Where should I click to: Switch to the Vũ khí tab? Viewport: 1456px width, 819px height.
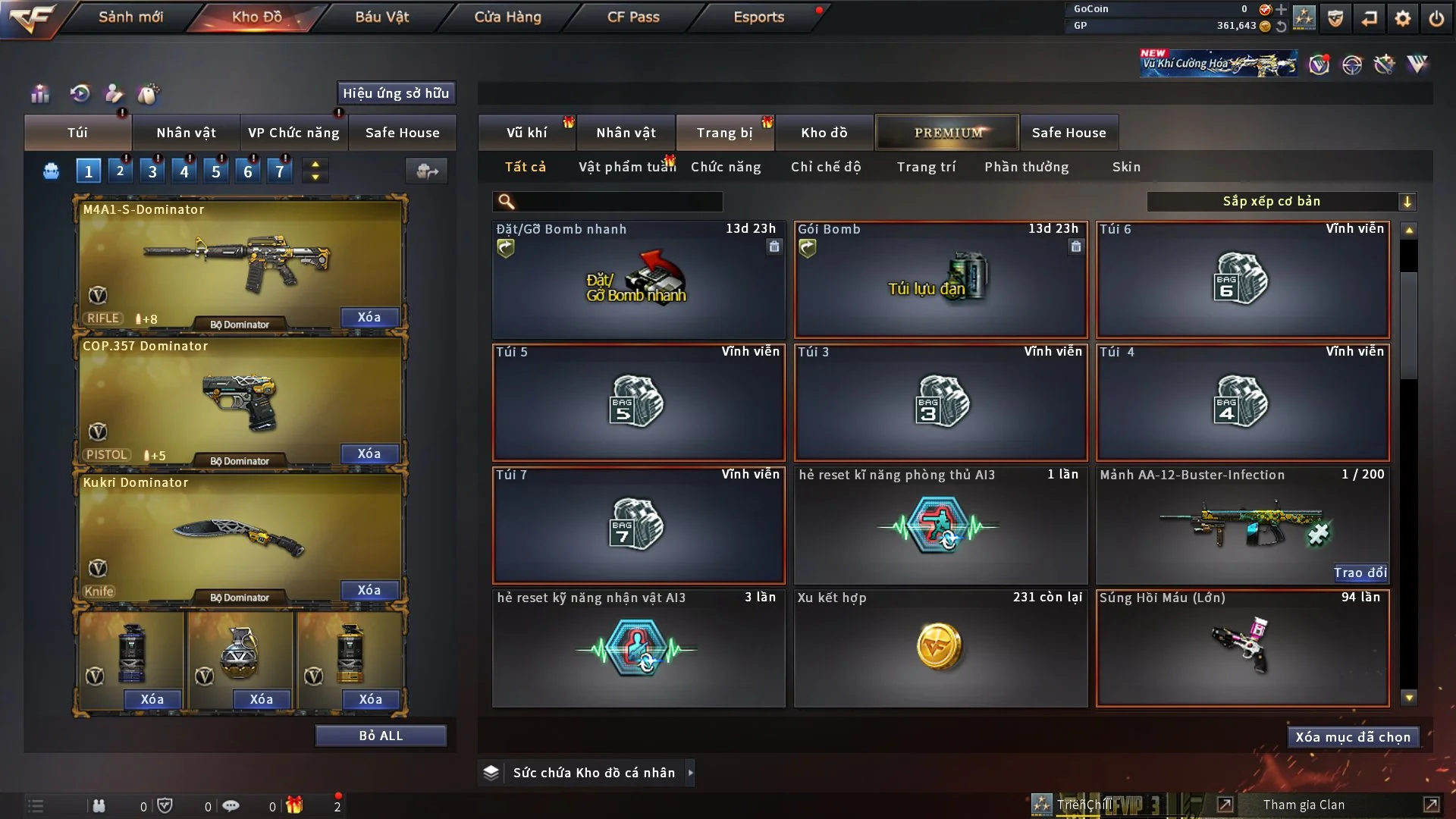pyautogui.click(x=526, y=133)
